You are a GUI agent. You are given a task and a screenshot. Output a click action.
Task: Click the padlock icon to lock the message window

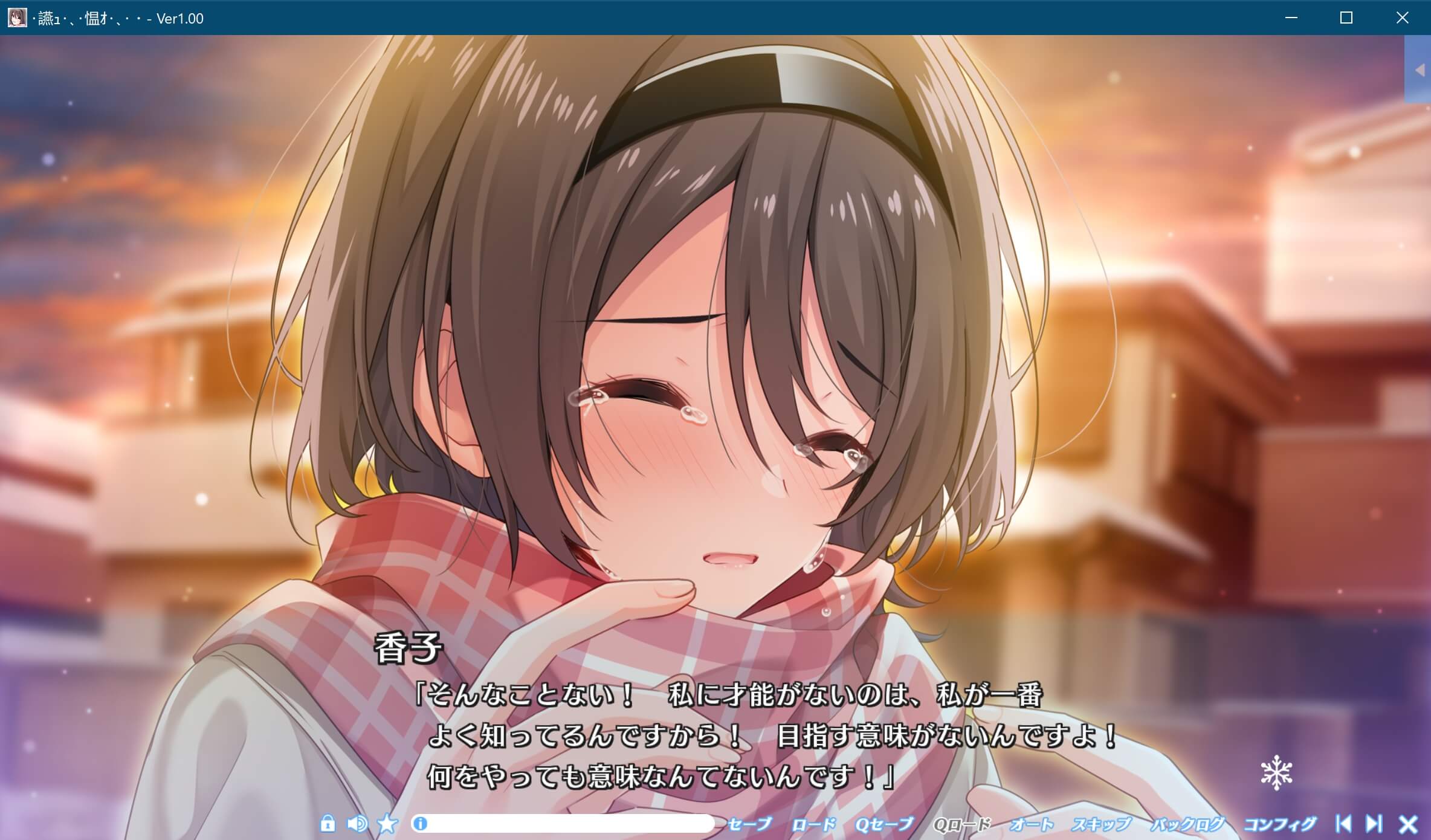[328, 823]
